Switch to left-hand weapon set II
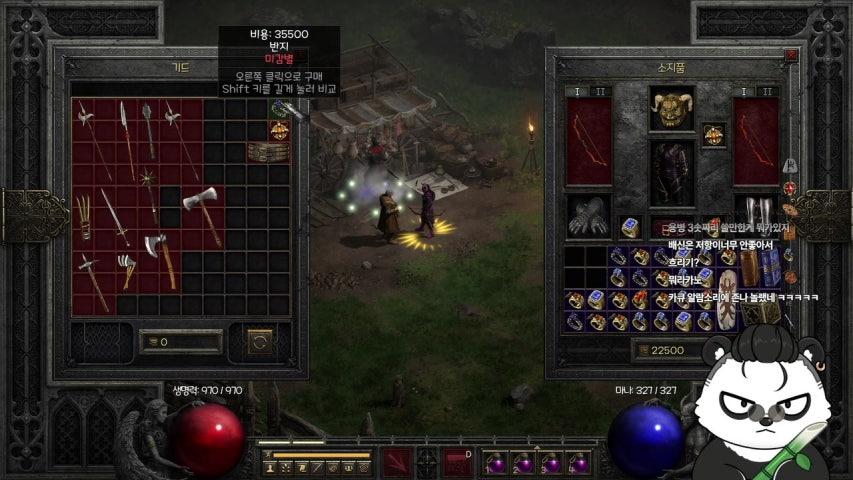853x480 pixels. click(602, 91)
